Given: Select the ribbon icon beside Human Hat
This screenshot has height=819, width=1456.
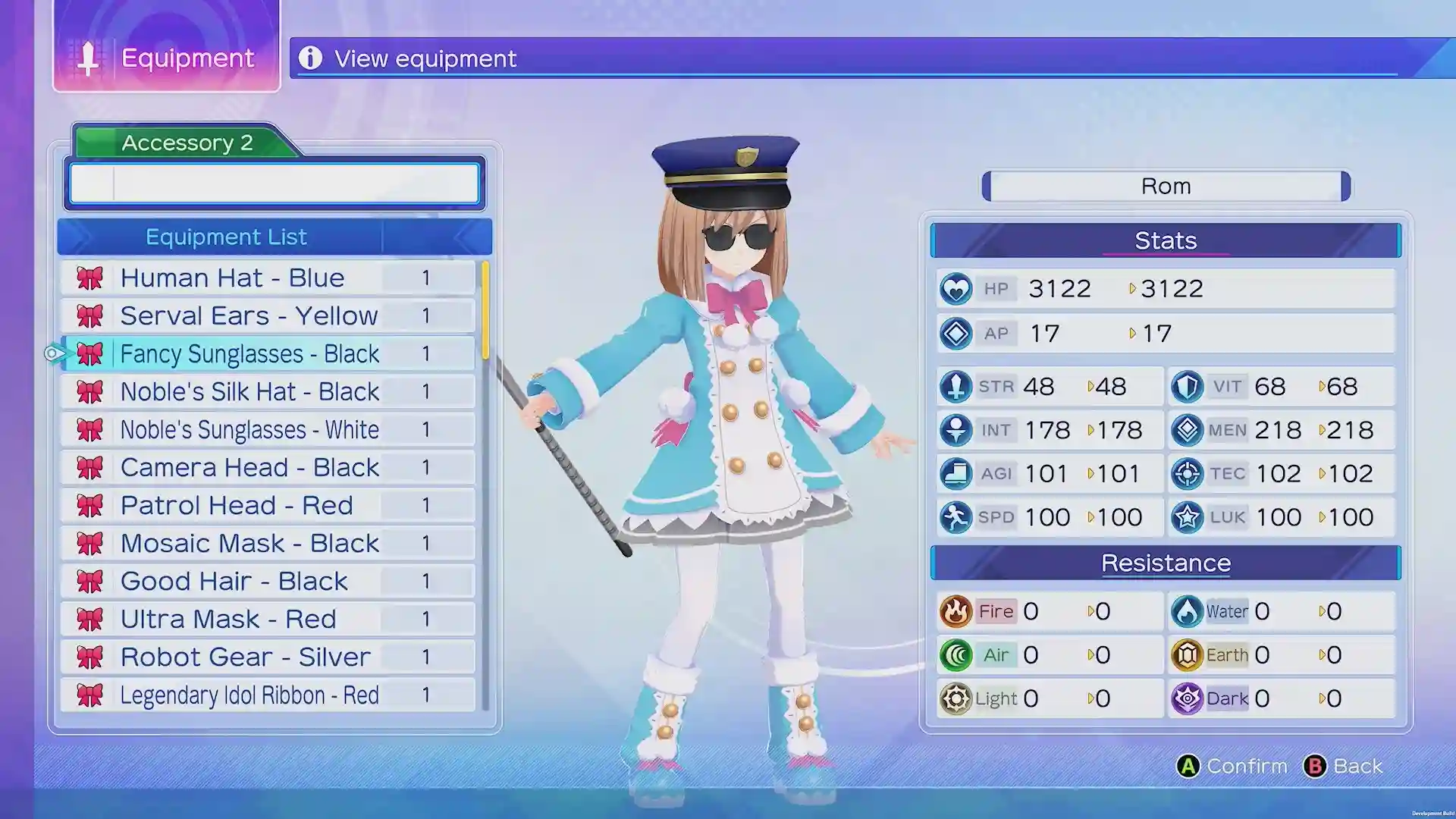Looking at the screenshot, I should [x=90, y=278].
